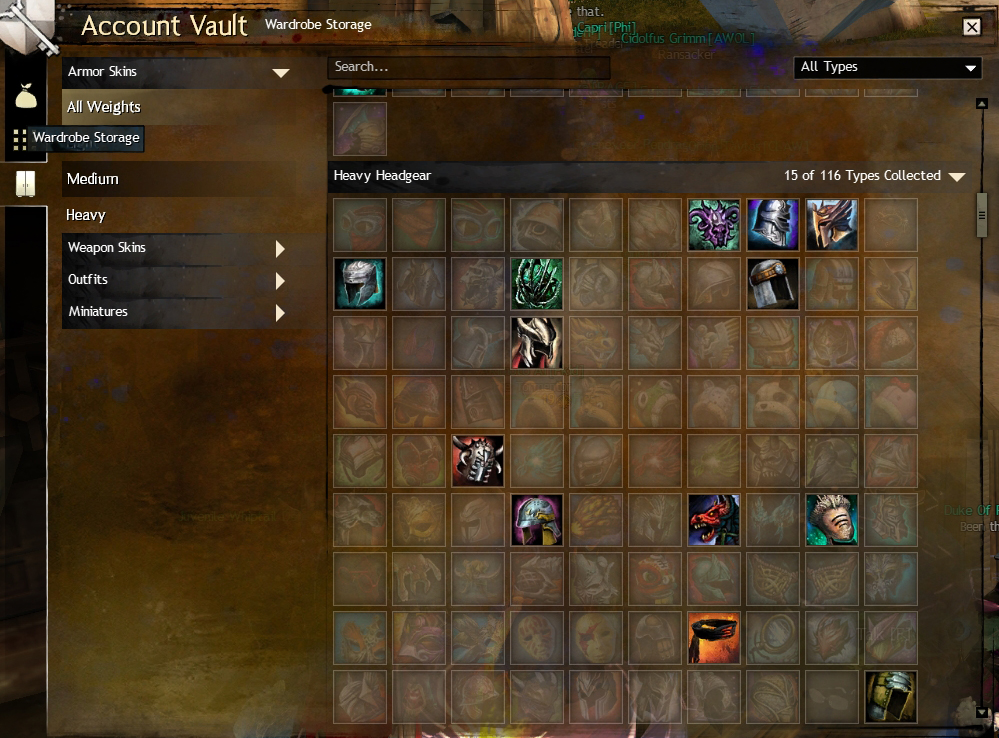Collapse the Heavy Headgear section
This screenshot has height=738, width=999.
pos(956,177)
